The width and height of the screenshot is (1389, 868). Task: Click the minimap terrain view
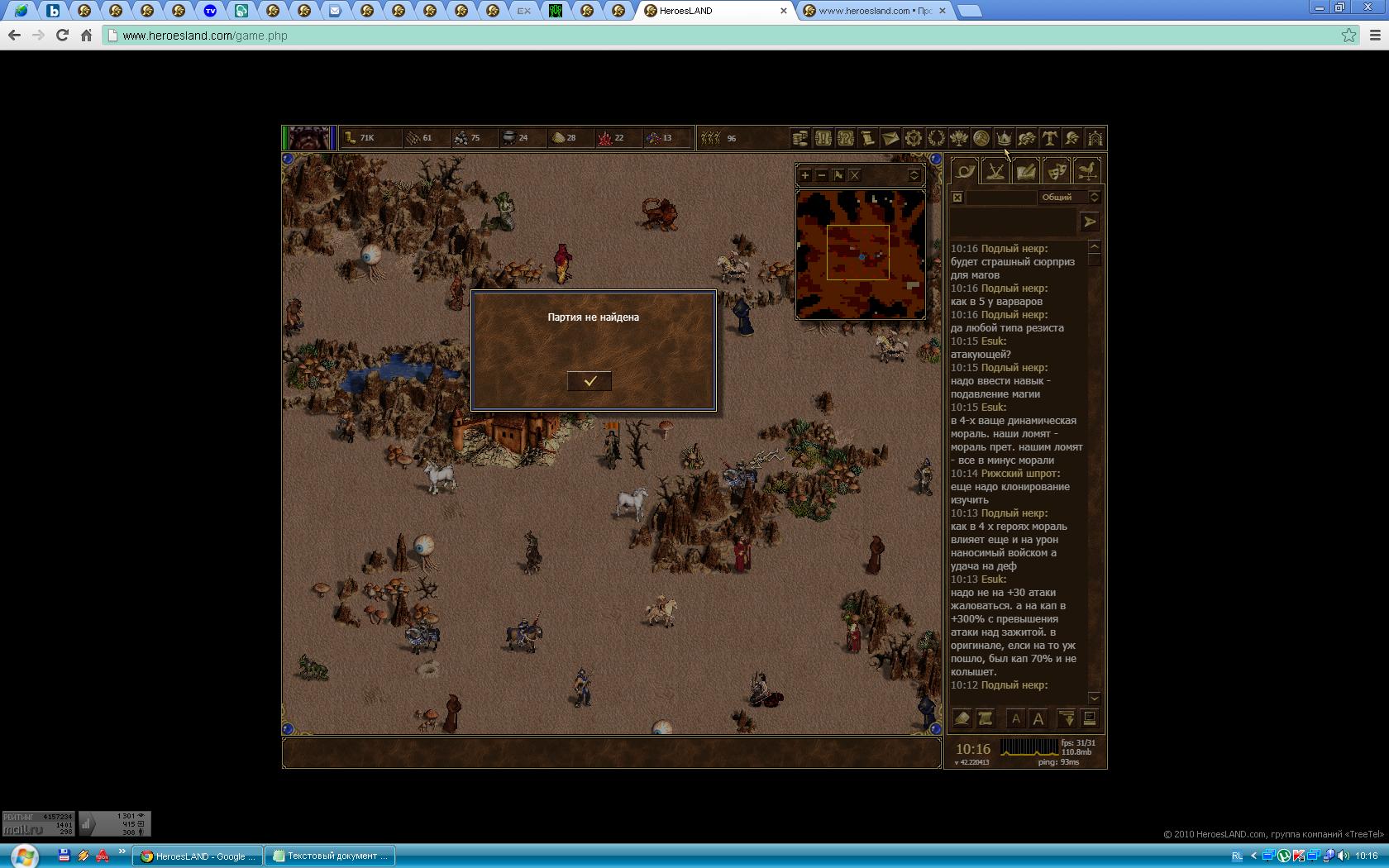(860, 255)
